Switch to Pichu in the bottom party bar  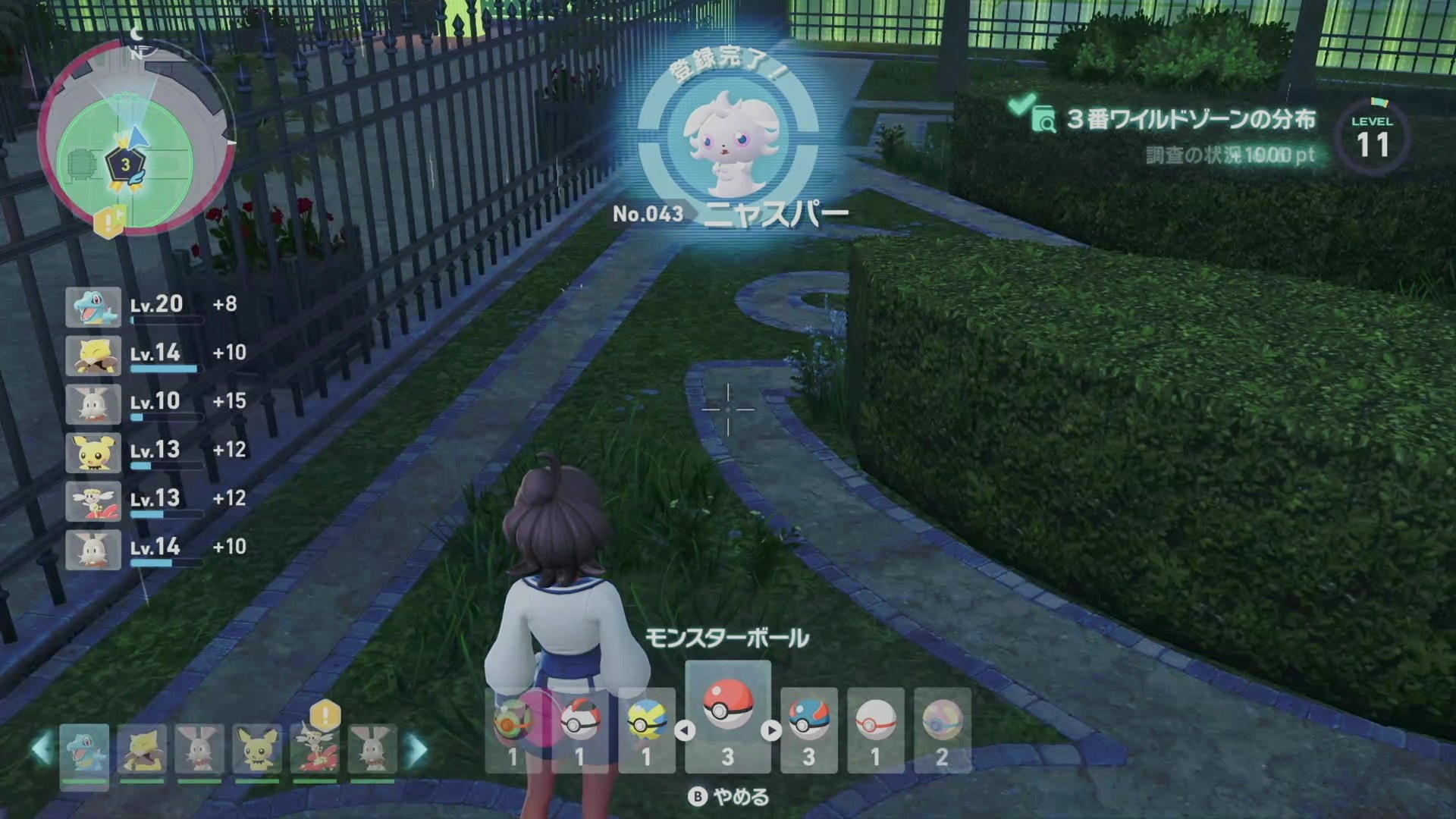point(257,752)
